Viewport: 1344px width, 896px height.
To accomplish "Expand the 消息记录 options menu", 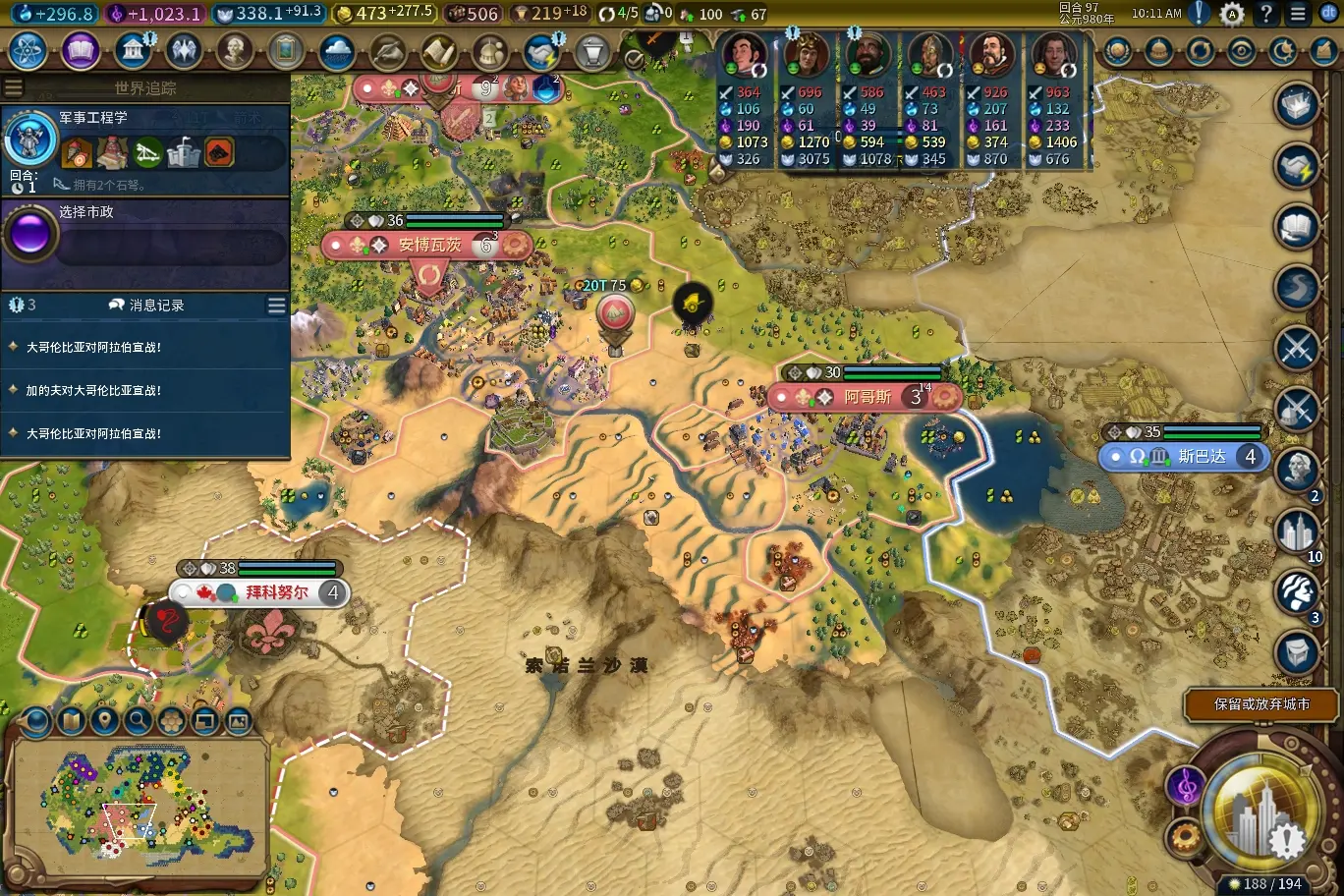I will pyautogui.click(x=276, y=307).
